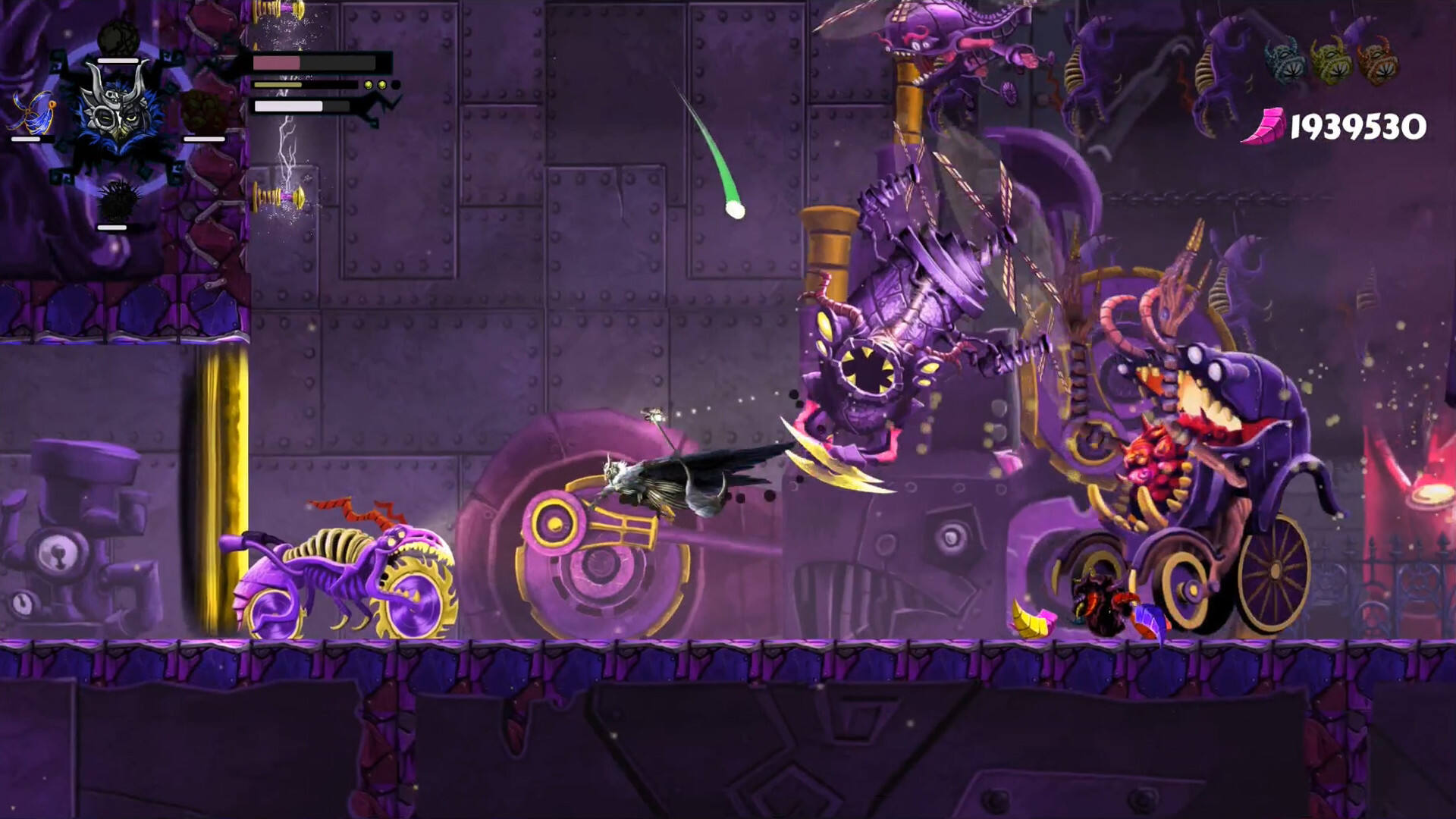Choose the dark orb right of the portrait

(202, 111)
